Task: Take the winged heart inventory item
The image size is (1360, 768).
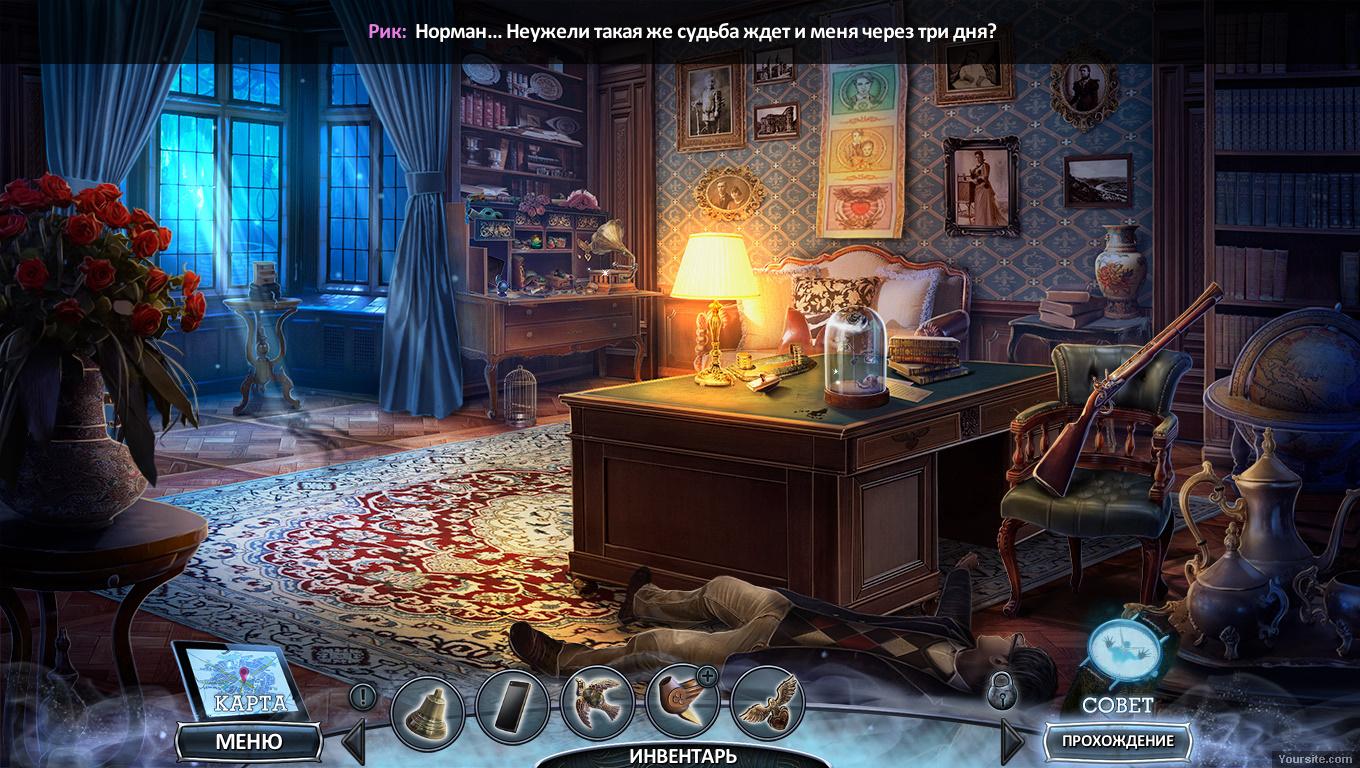Action: point(768,704)
